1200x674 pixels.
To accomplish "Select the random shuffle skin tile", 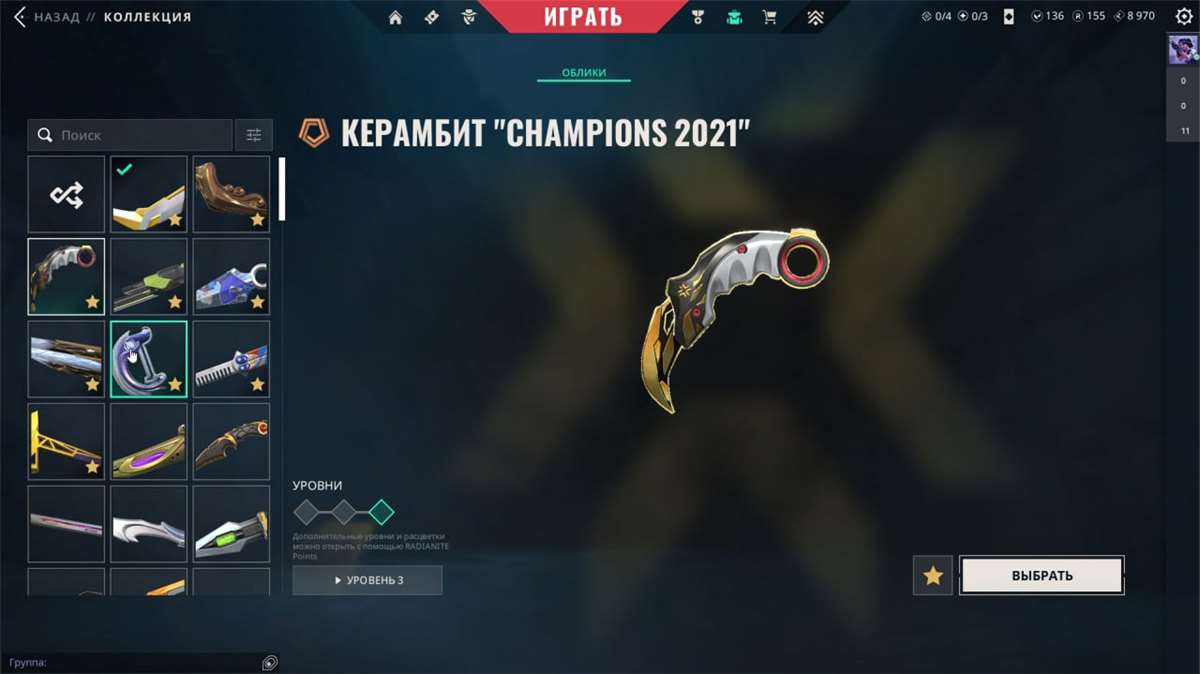I will click(x=66, y=194).
